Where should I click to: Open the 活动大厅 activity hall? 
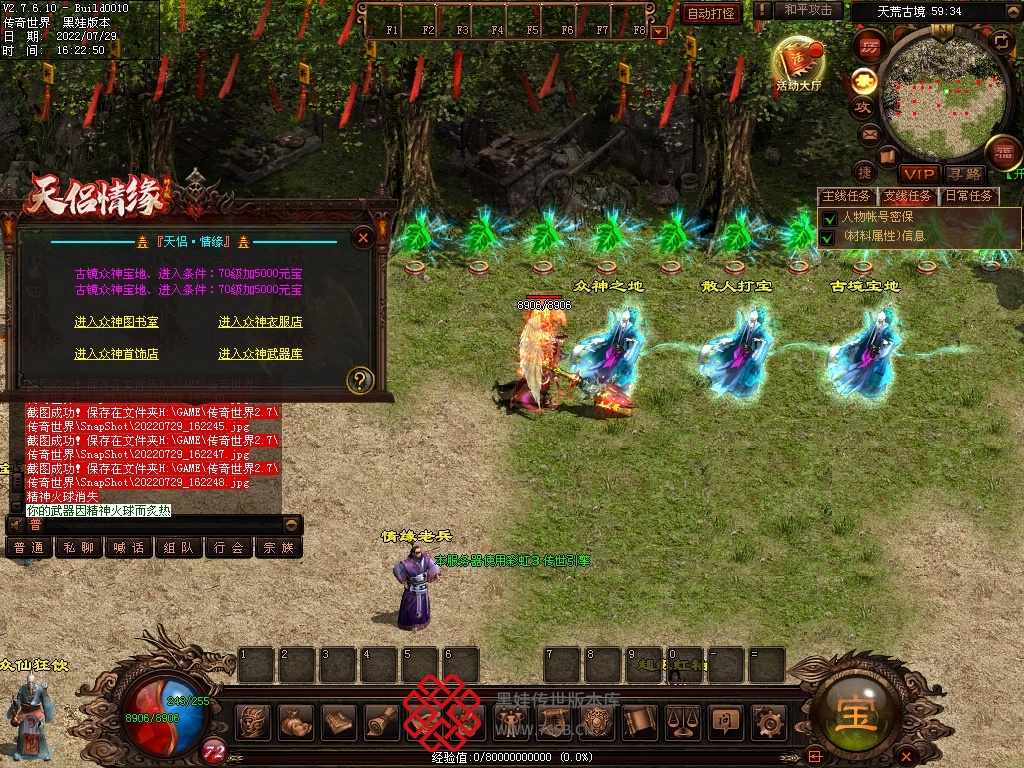coord(797,67)
